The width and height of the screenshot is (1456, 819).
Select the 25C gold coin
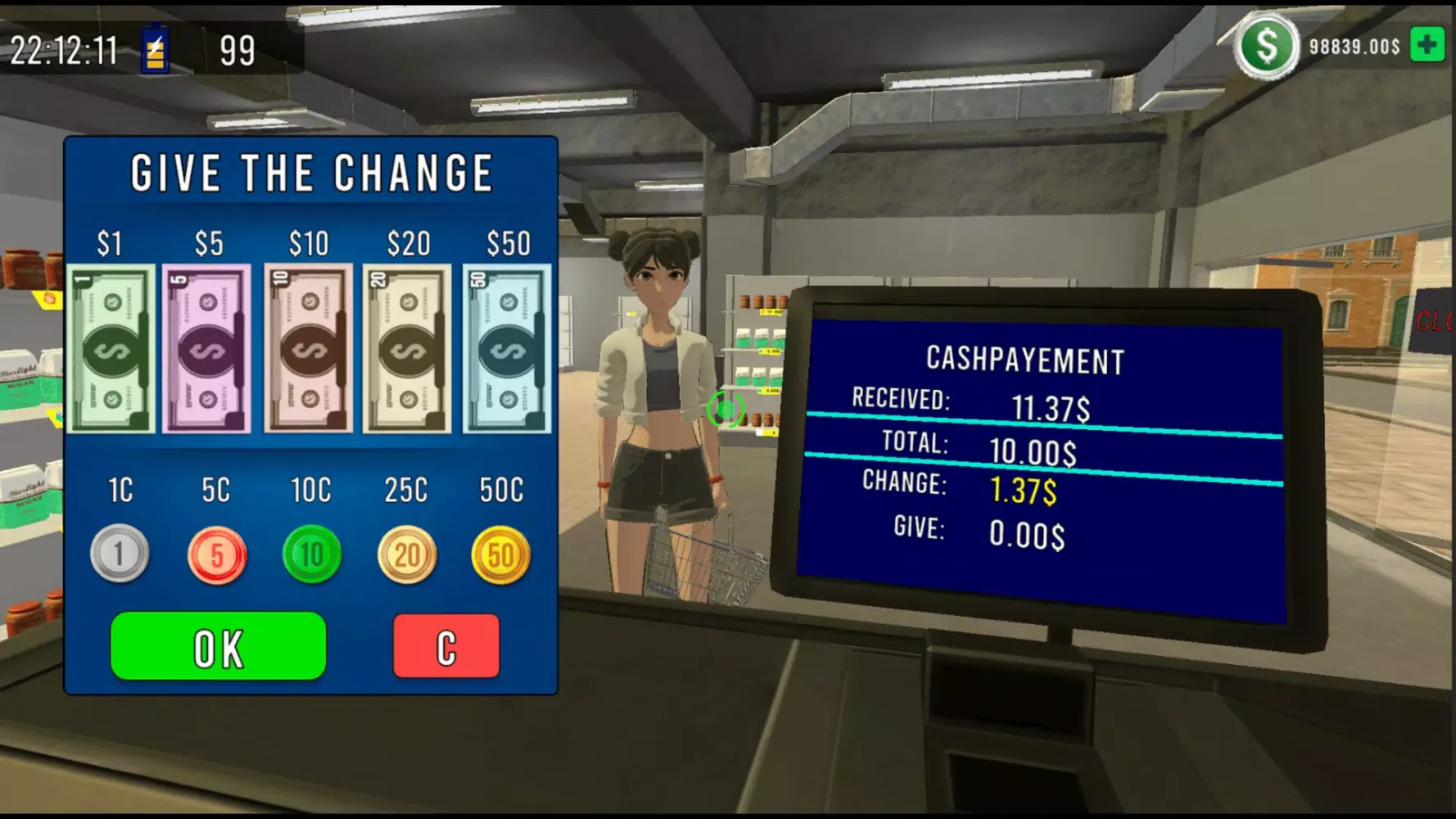click(x=407, y=555)
